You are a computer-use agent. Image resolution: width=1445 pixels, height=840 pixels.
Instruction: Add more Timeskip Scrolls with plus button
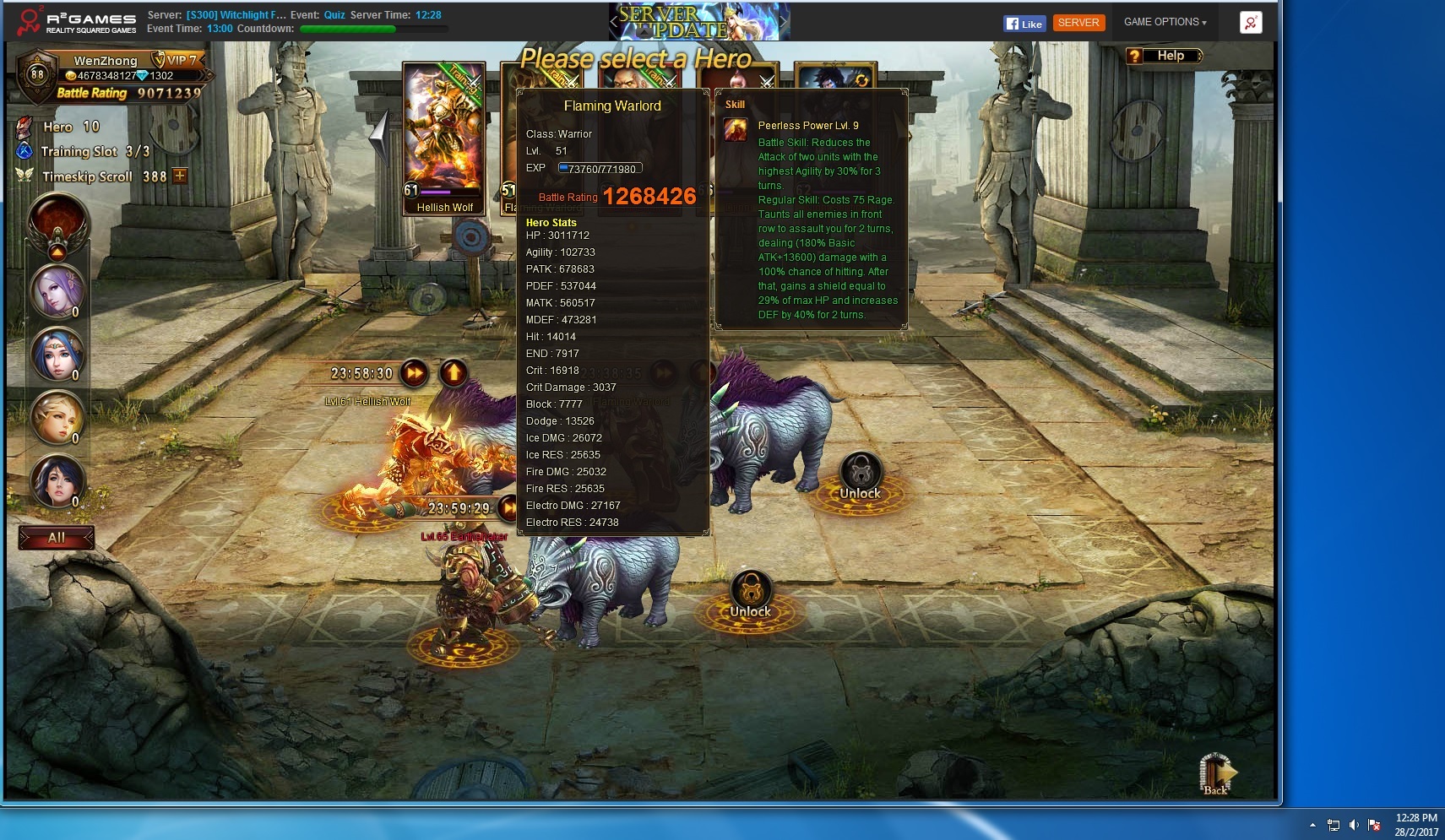(x=180, y=176)
